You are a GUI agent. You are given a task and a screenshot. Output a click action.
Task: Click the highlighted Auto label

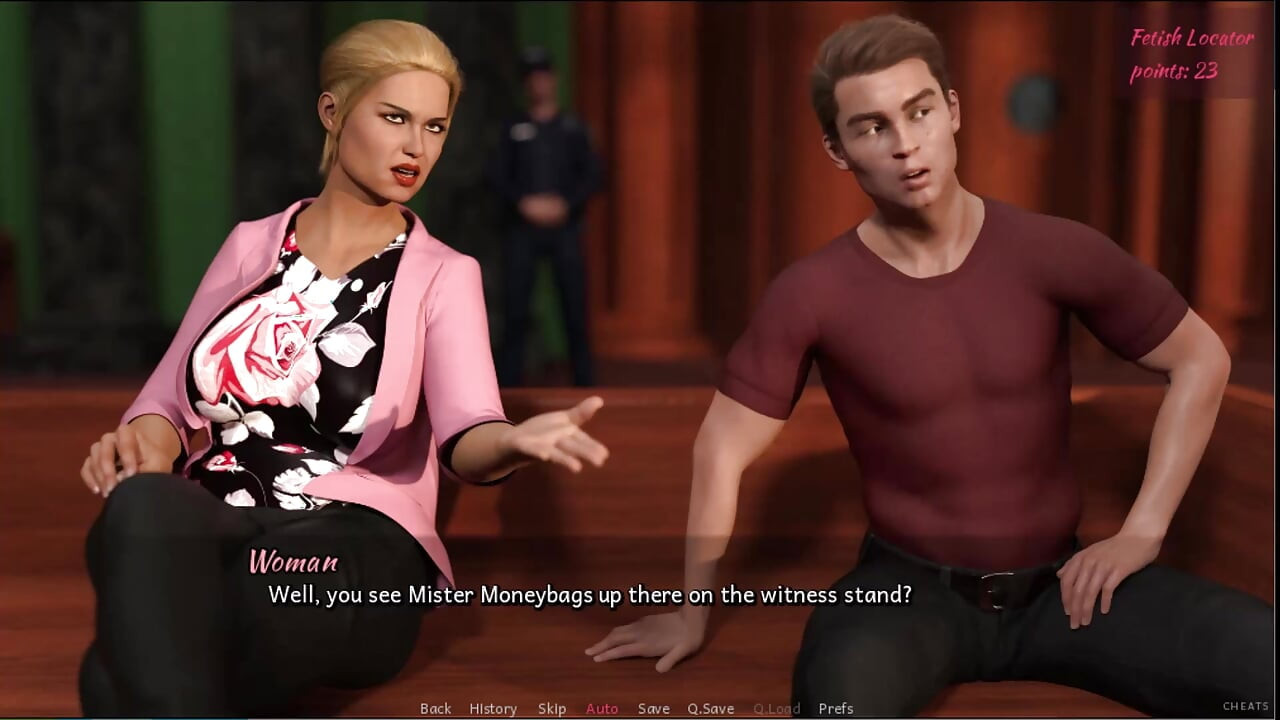602,708
